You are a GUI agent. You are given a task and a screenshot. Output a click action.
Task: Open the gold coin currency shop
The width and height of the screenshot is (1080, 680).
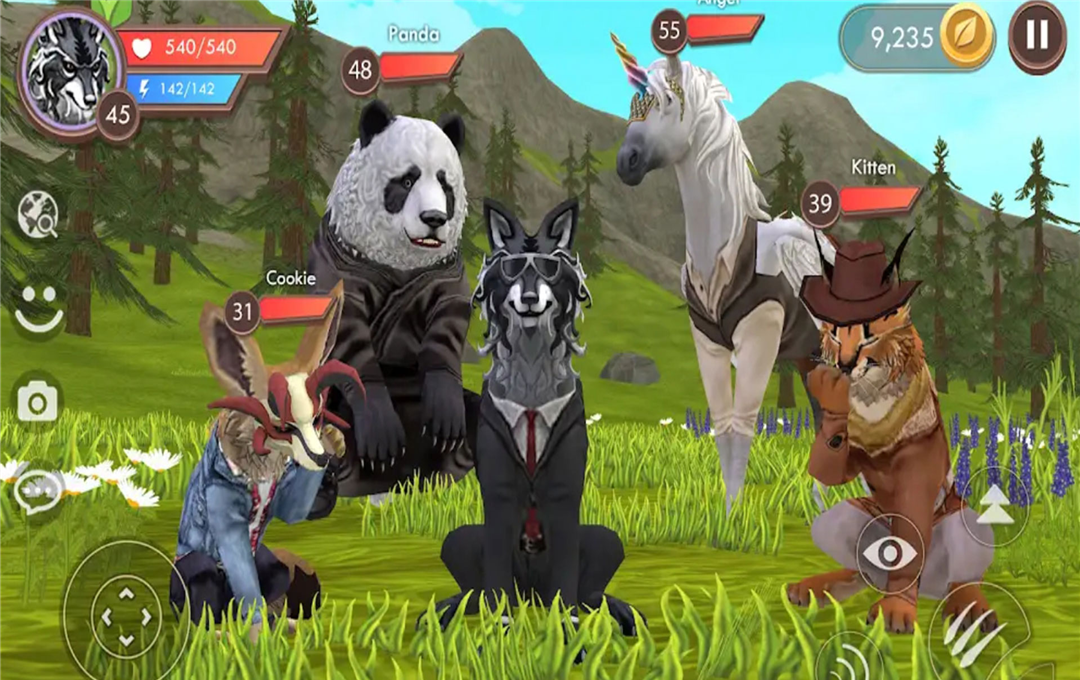coord(966,37)
